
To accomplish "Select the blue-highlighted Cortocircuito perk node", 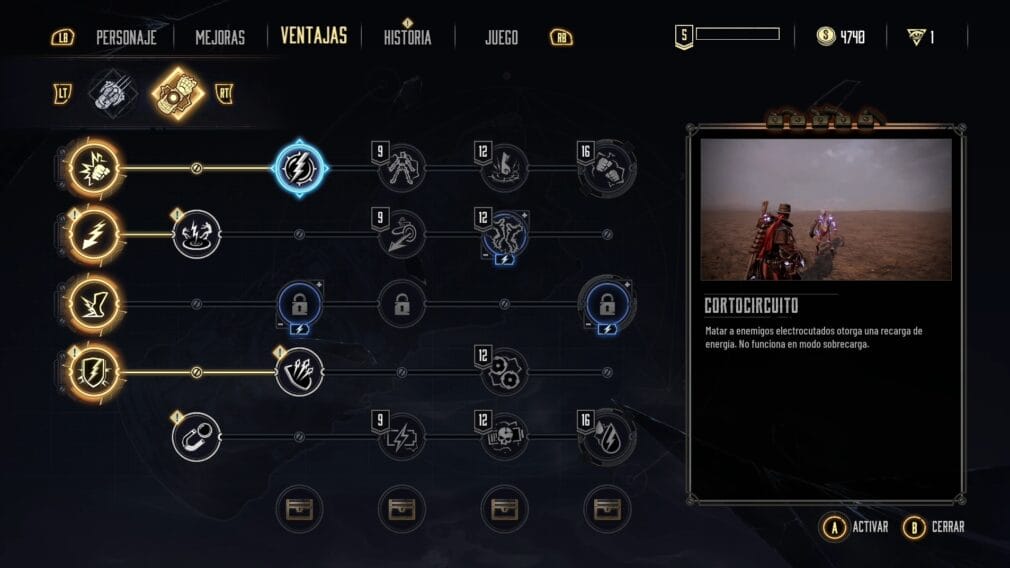I will click(299, 168).
